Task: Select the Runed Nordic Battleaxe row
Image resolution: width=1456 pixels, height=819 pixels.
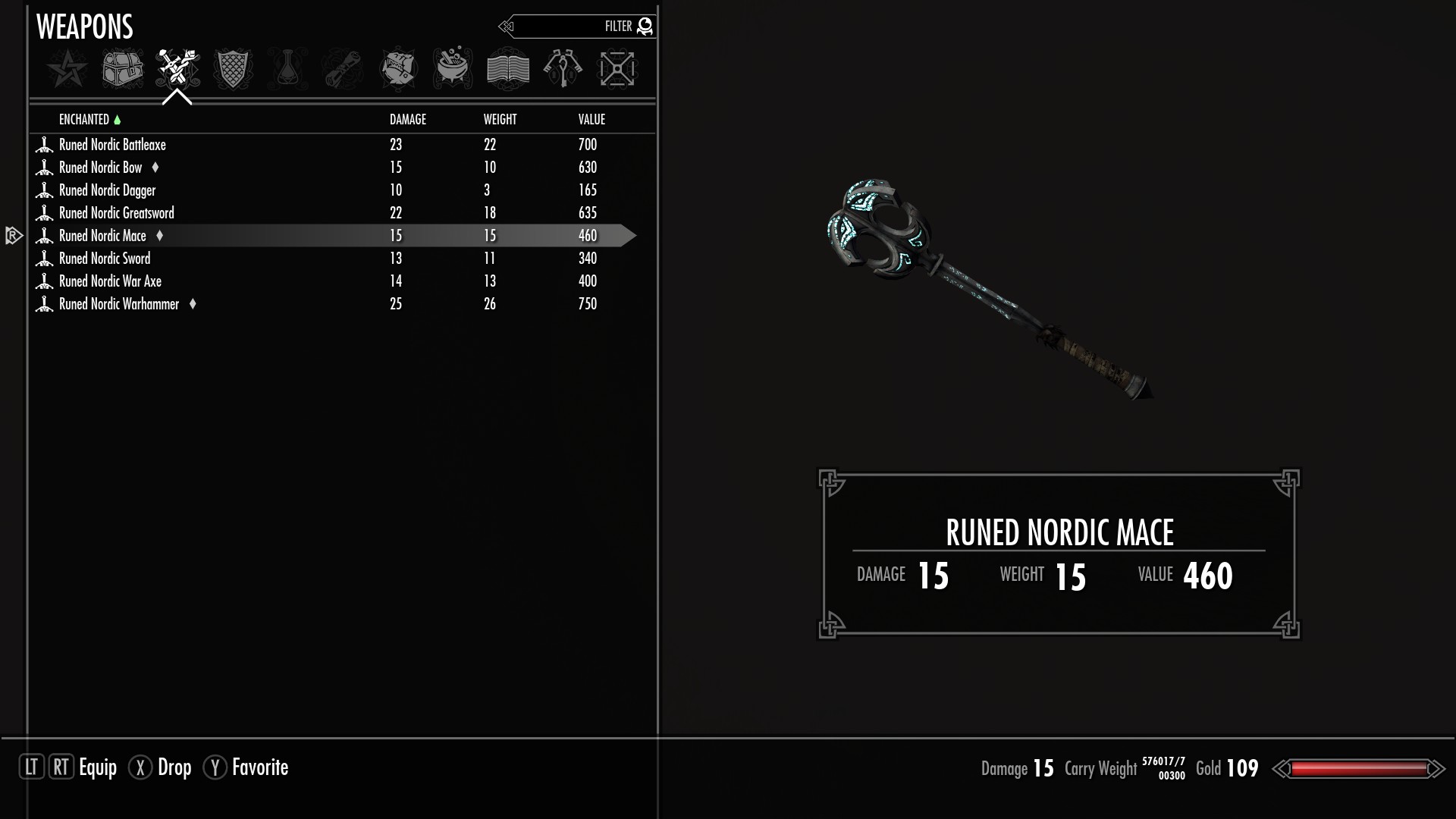Action: point(112,145)
